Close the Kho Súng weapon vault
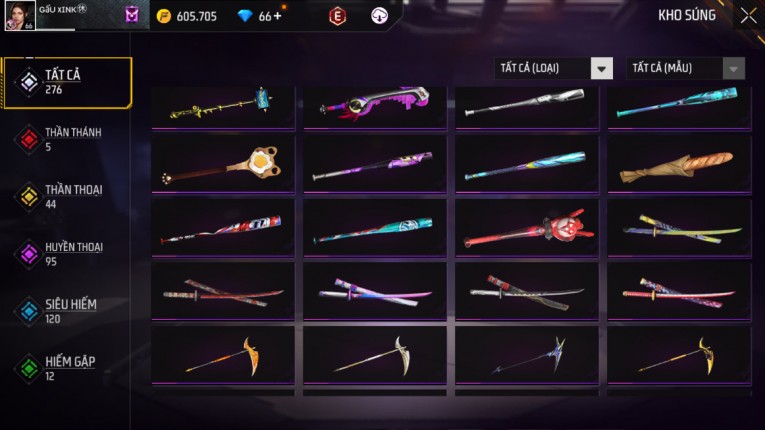 (x=748, y=16)
